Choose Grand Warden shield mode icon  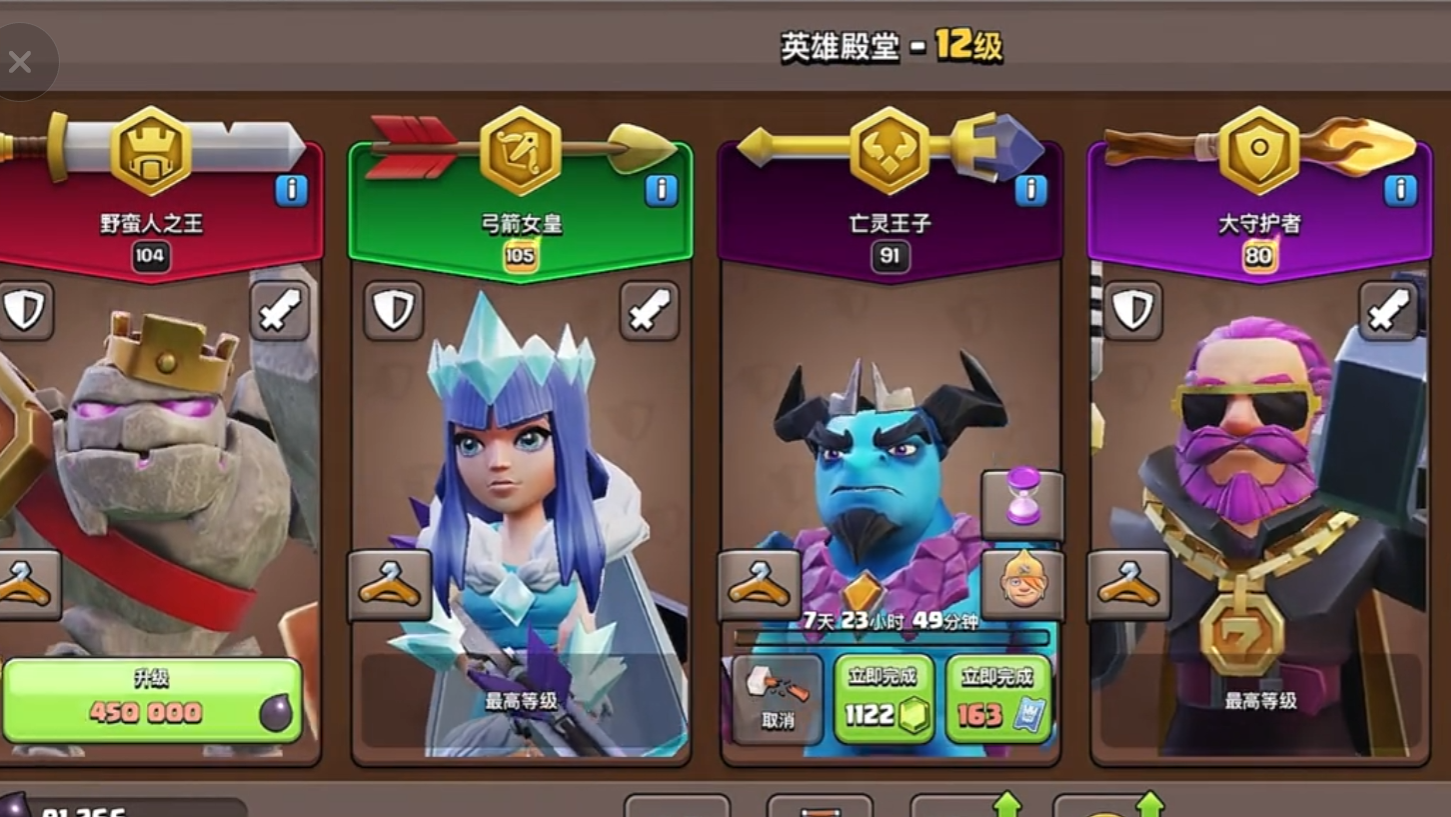(x=1133, y=311)
